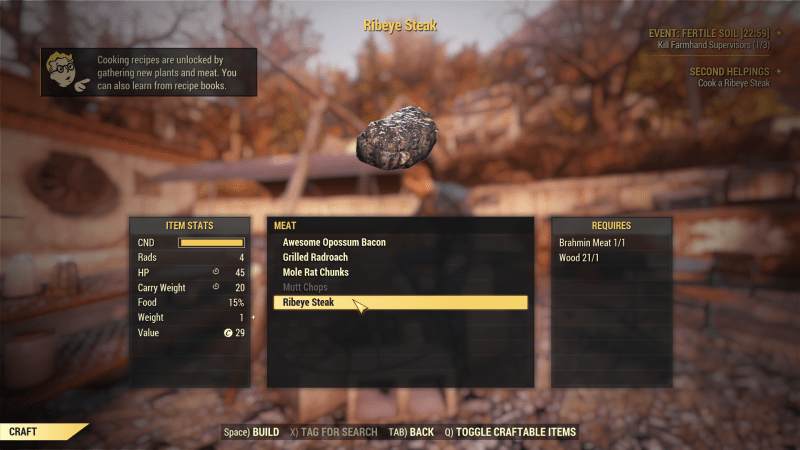This screenshot has width=800, height=450.
Task: Select Awesome Opossum Bacon recipe
Action: [x=334, y=242]
